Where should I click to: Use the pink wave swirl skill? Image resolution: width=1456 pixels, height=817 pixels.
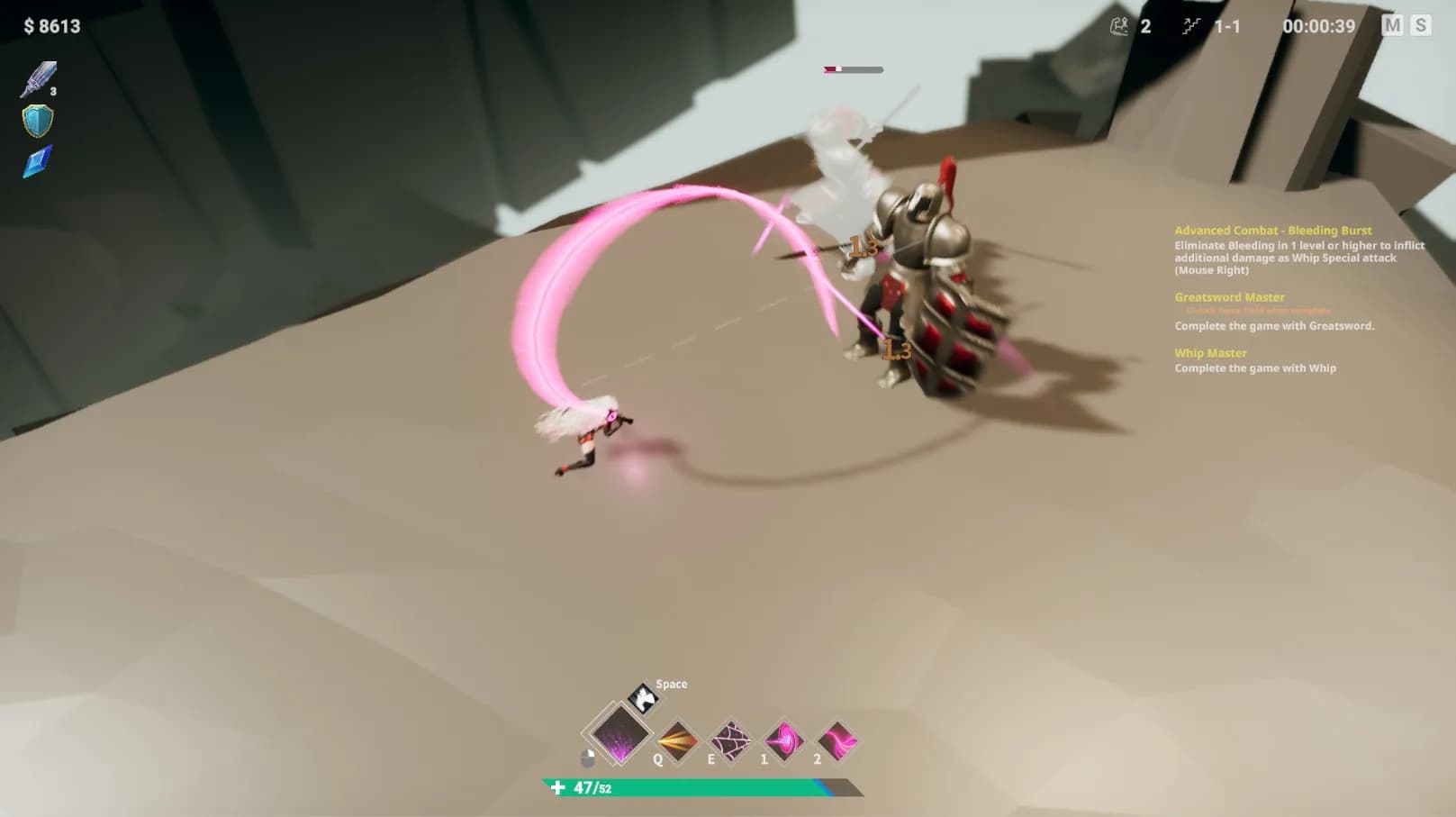point(837,741)
